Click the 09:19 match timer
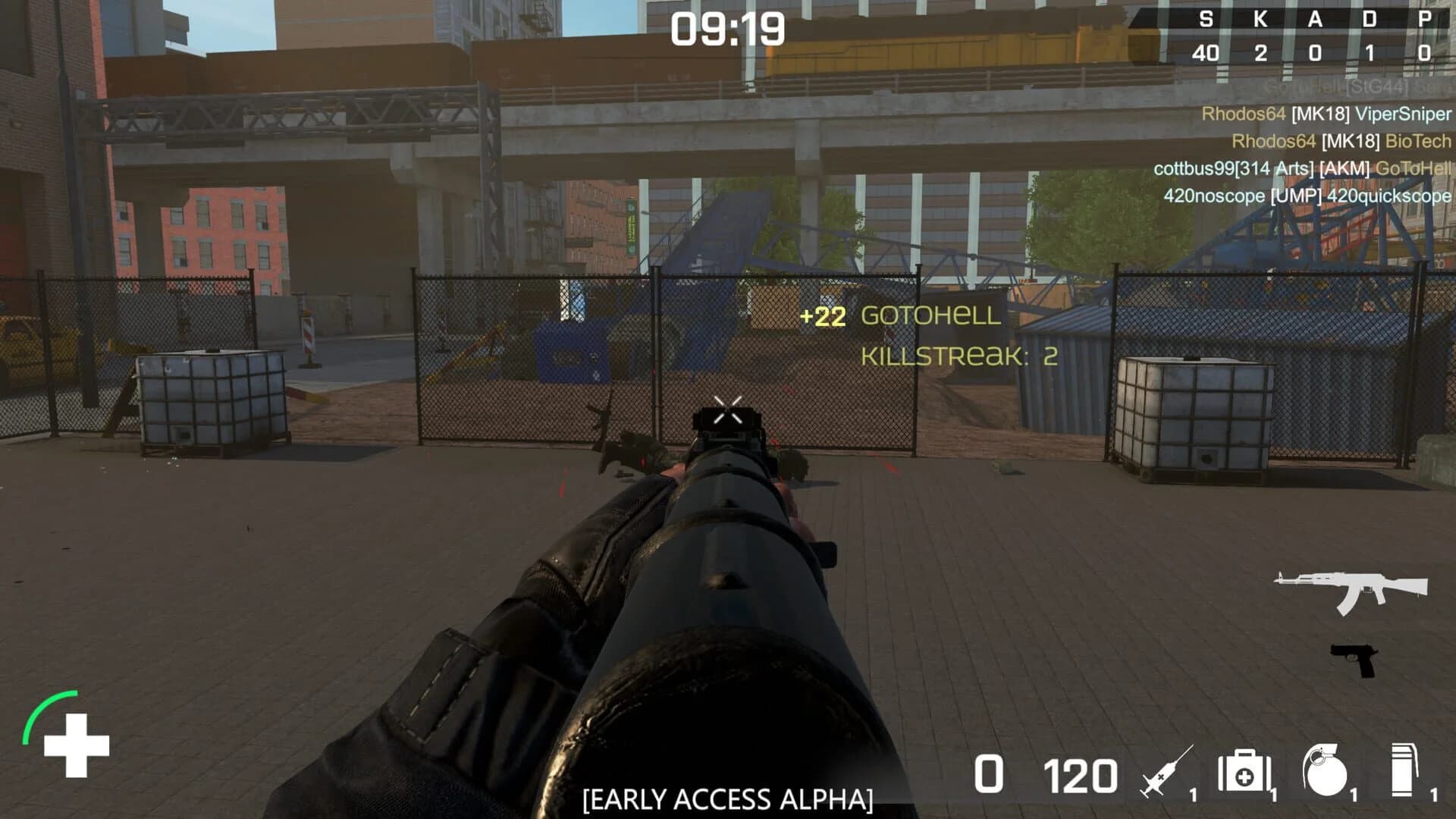 [728, 29]
